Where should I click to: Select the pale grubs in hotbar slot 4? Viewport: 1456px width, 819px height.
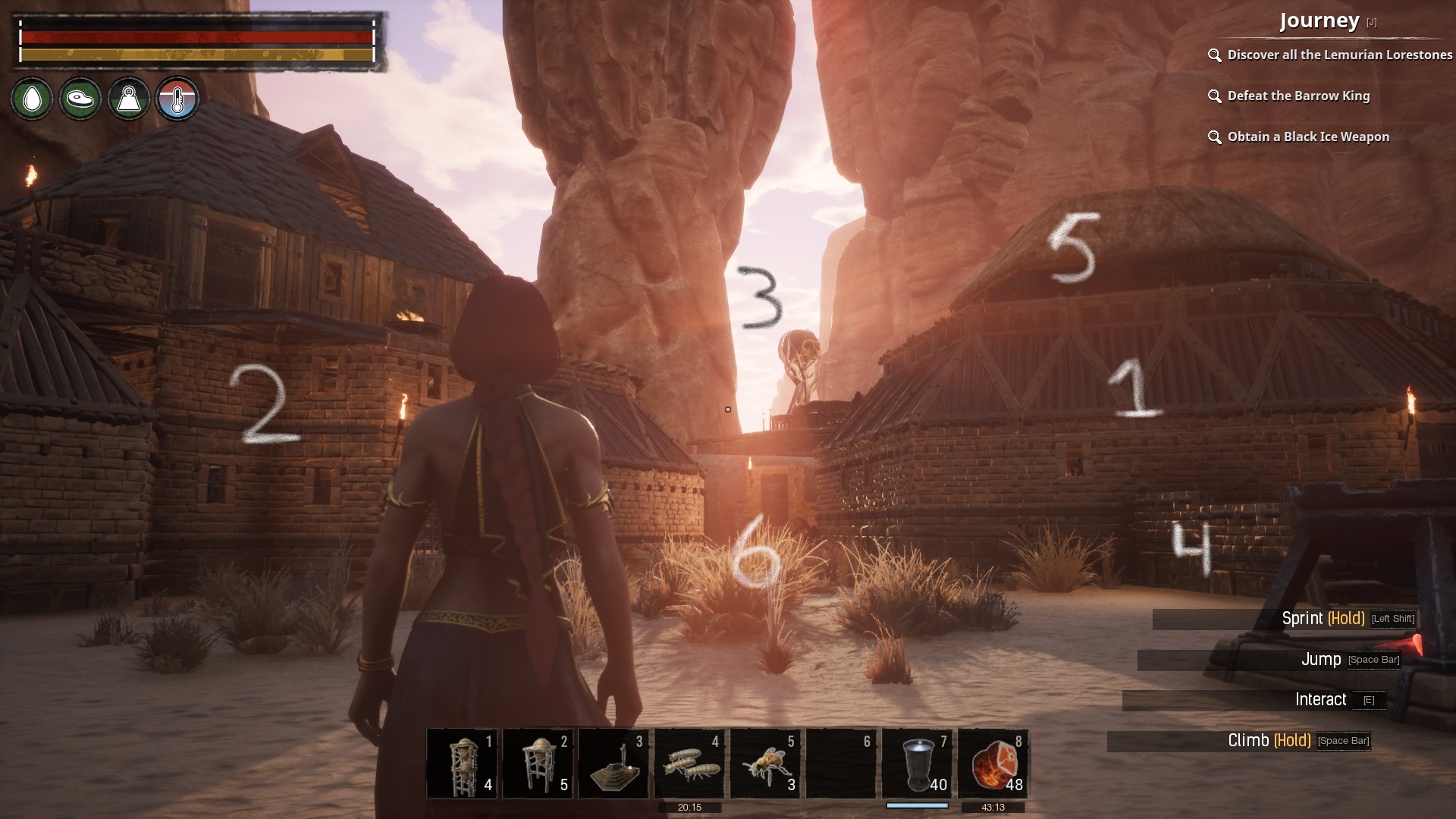pyautogui.click(x=689, y=764)
